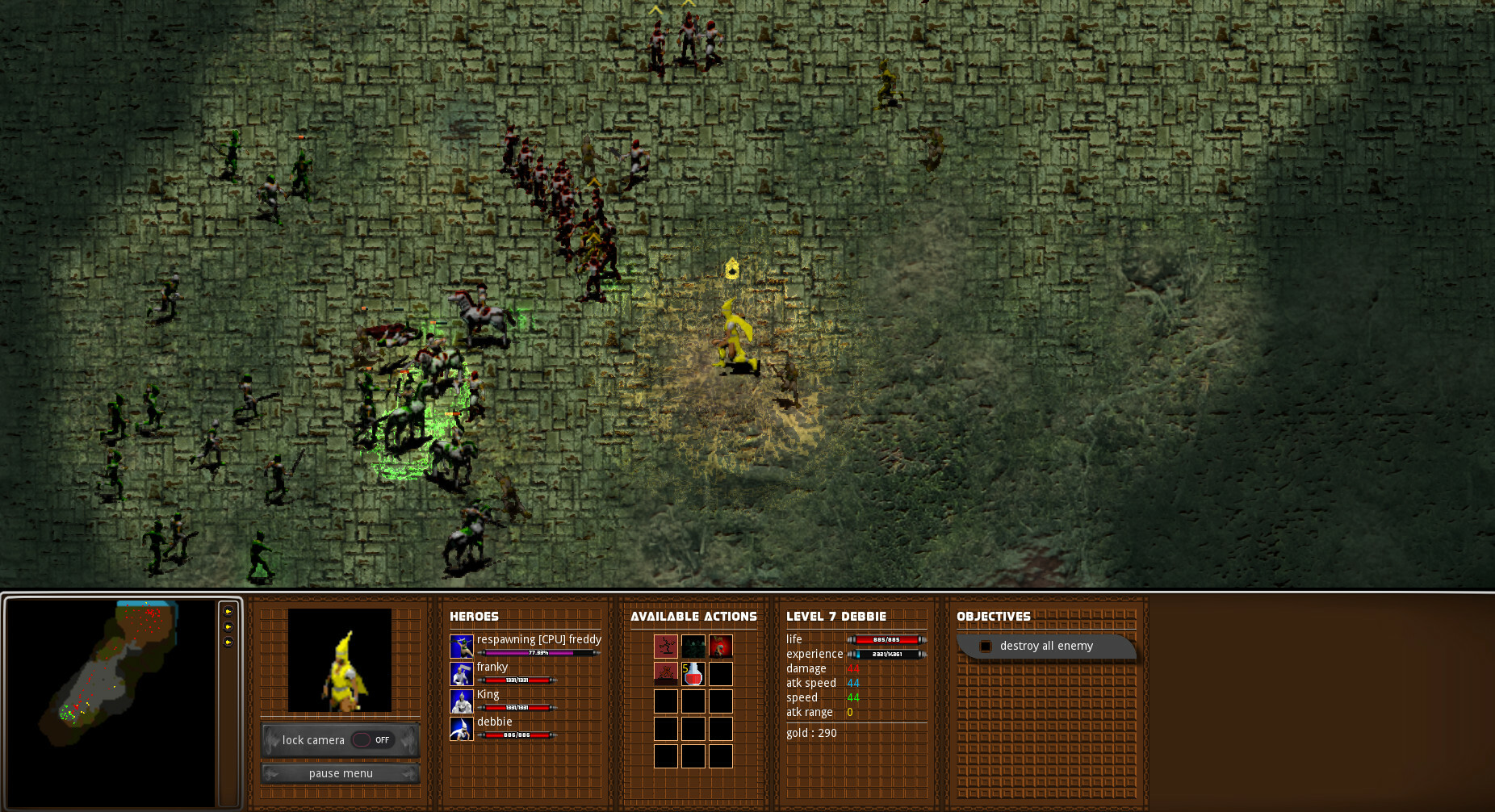Select the dark forest action icon
Viewport: 1495px width, 812px height.
point(693,646)
